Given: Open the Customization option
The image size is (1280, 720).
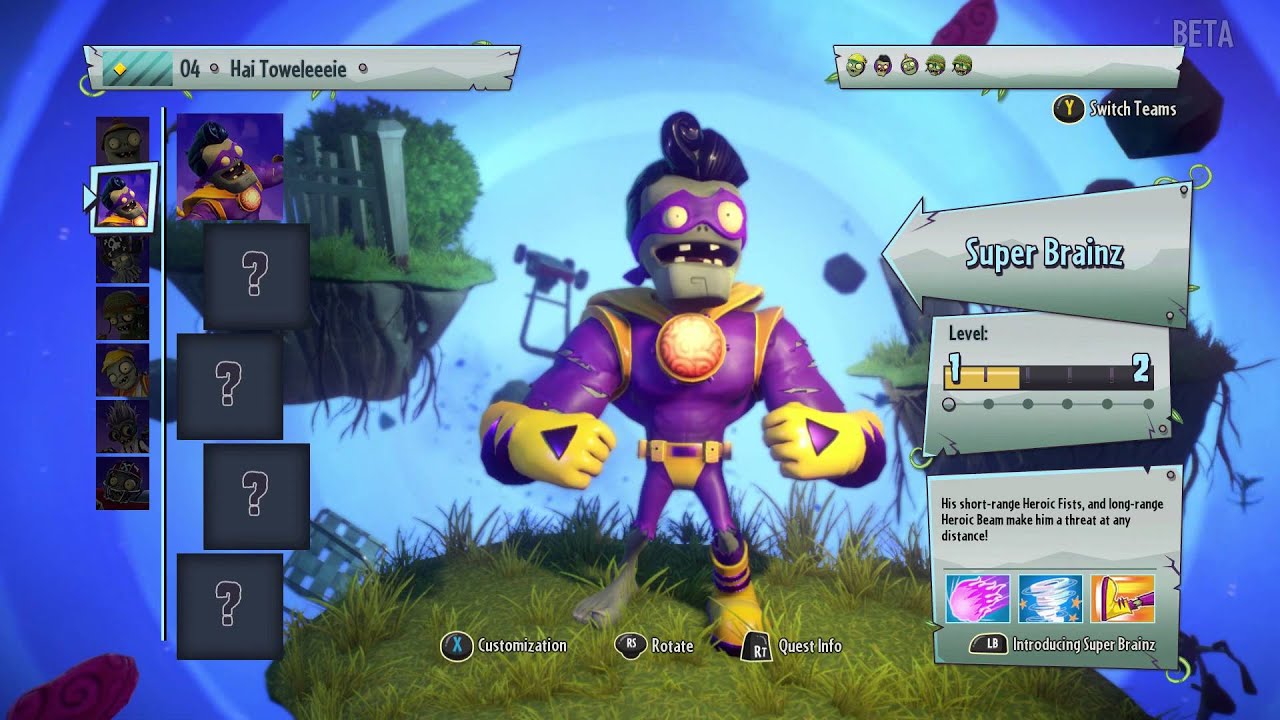Looking at the screenshot, I should (x=504, y=646).
